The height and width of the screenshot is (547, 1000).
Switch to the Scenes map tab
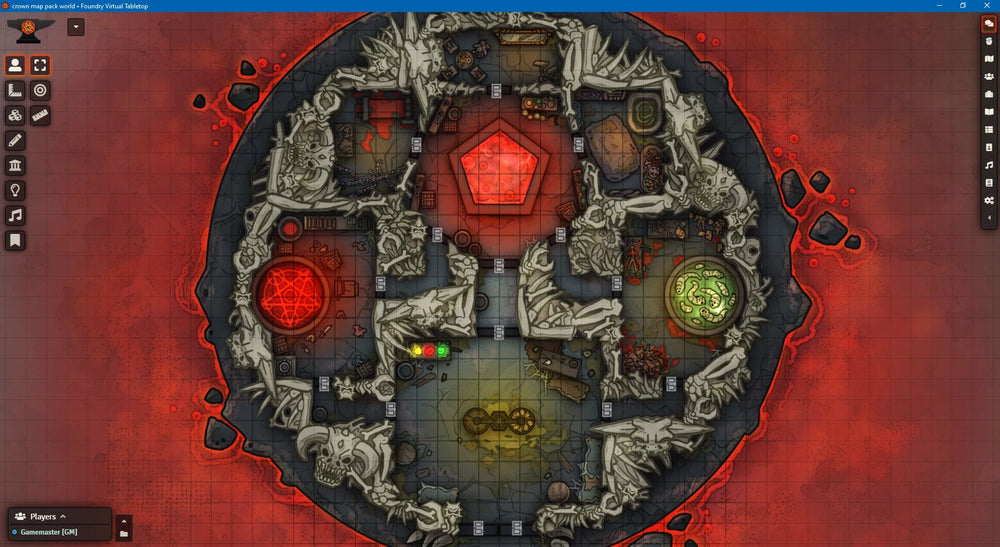[988, 59]
